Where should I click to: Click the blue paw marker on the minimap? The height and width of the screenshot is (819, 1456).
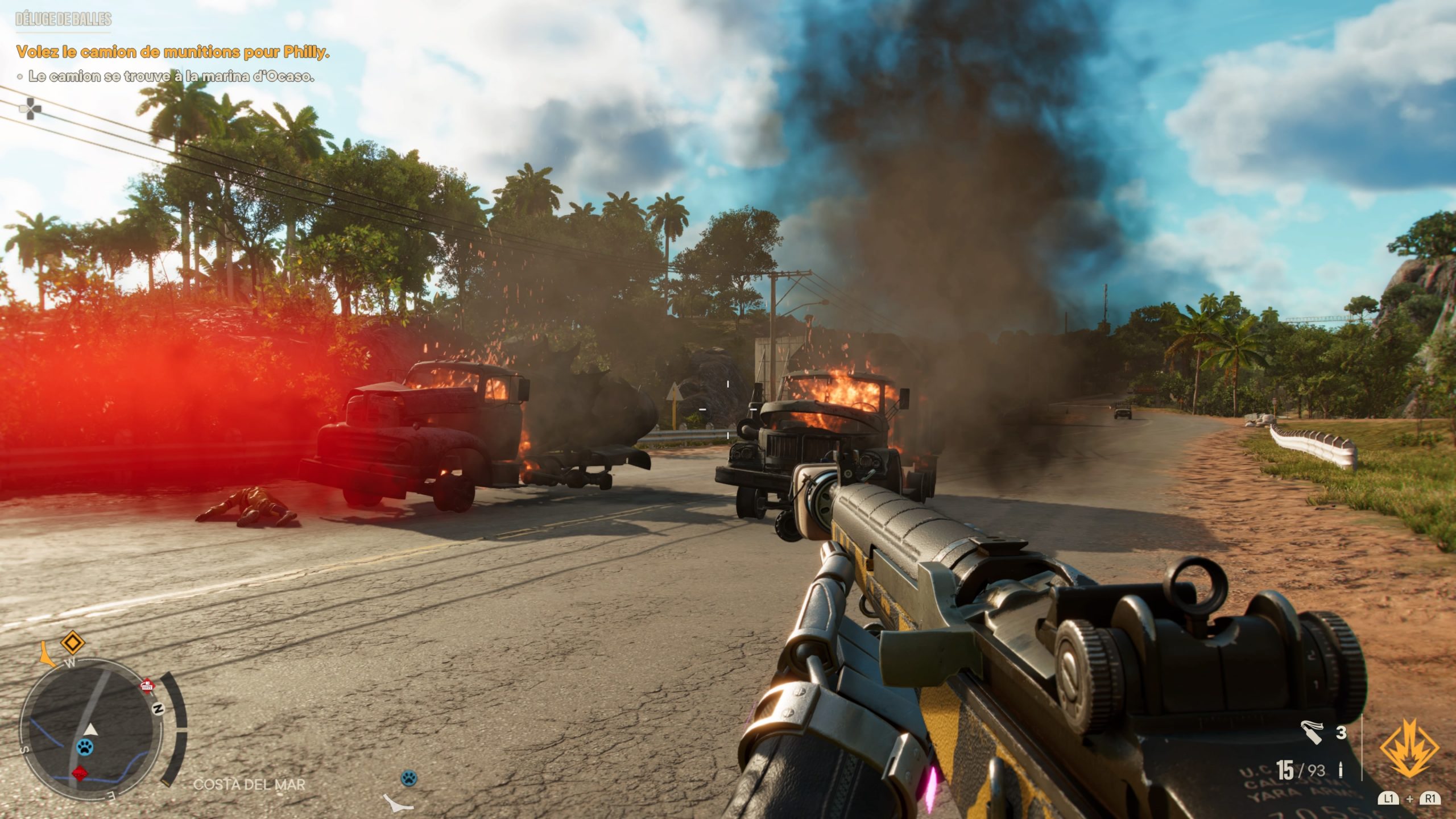point(85,747)
